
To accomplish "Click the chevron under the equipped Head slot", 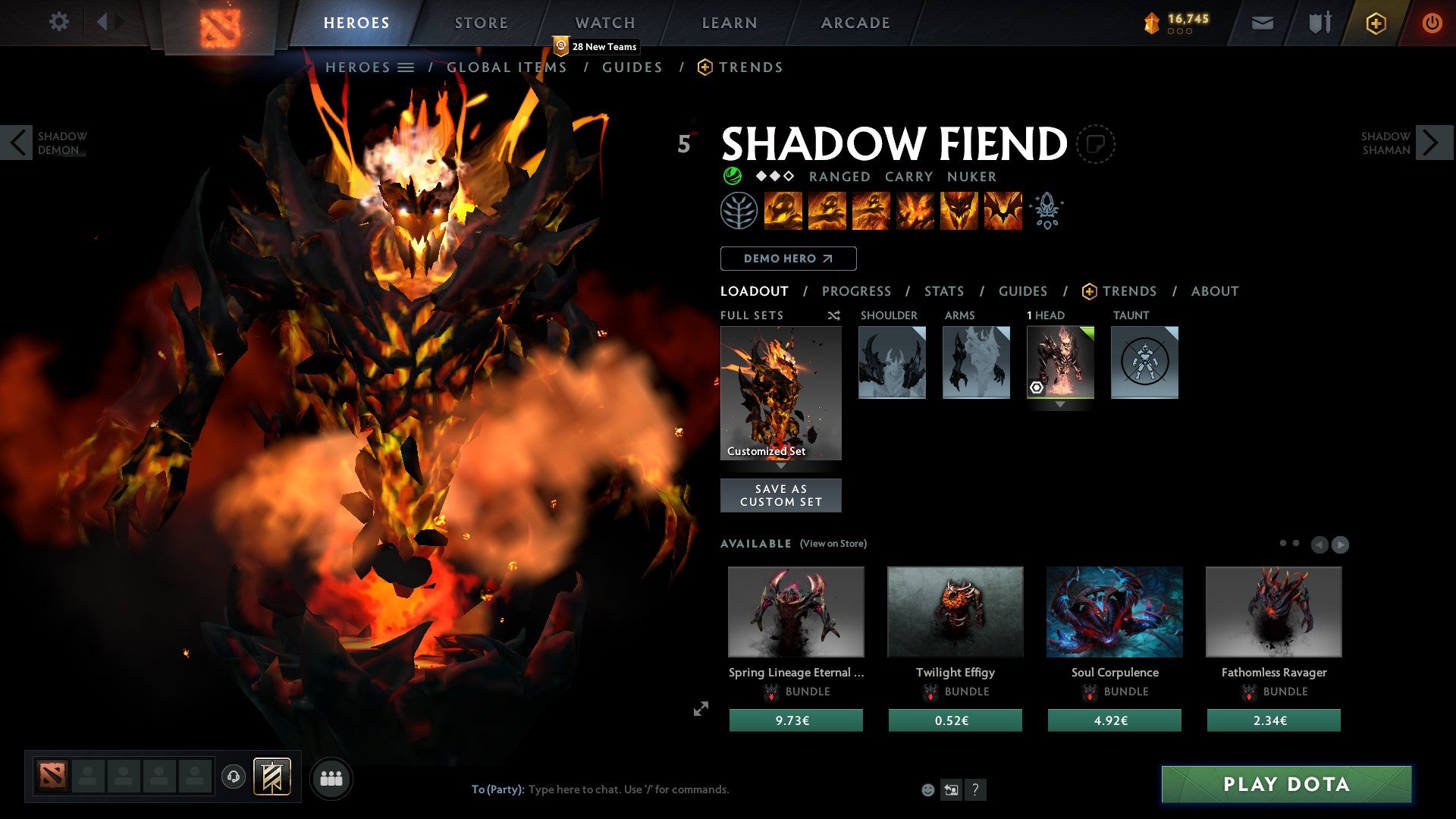I will pos(1059,404).
